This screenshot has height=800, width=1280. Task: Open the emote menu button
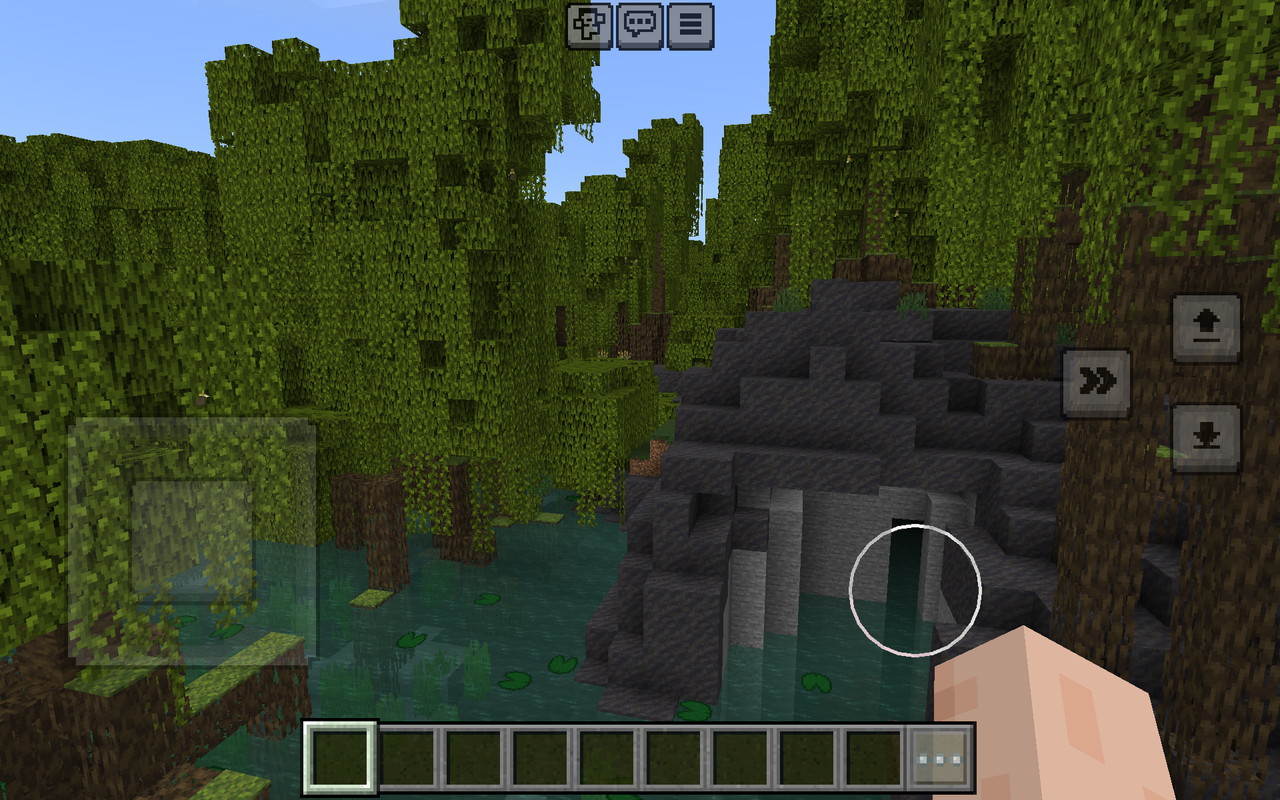(589, 26)
